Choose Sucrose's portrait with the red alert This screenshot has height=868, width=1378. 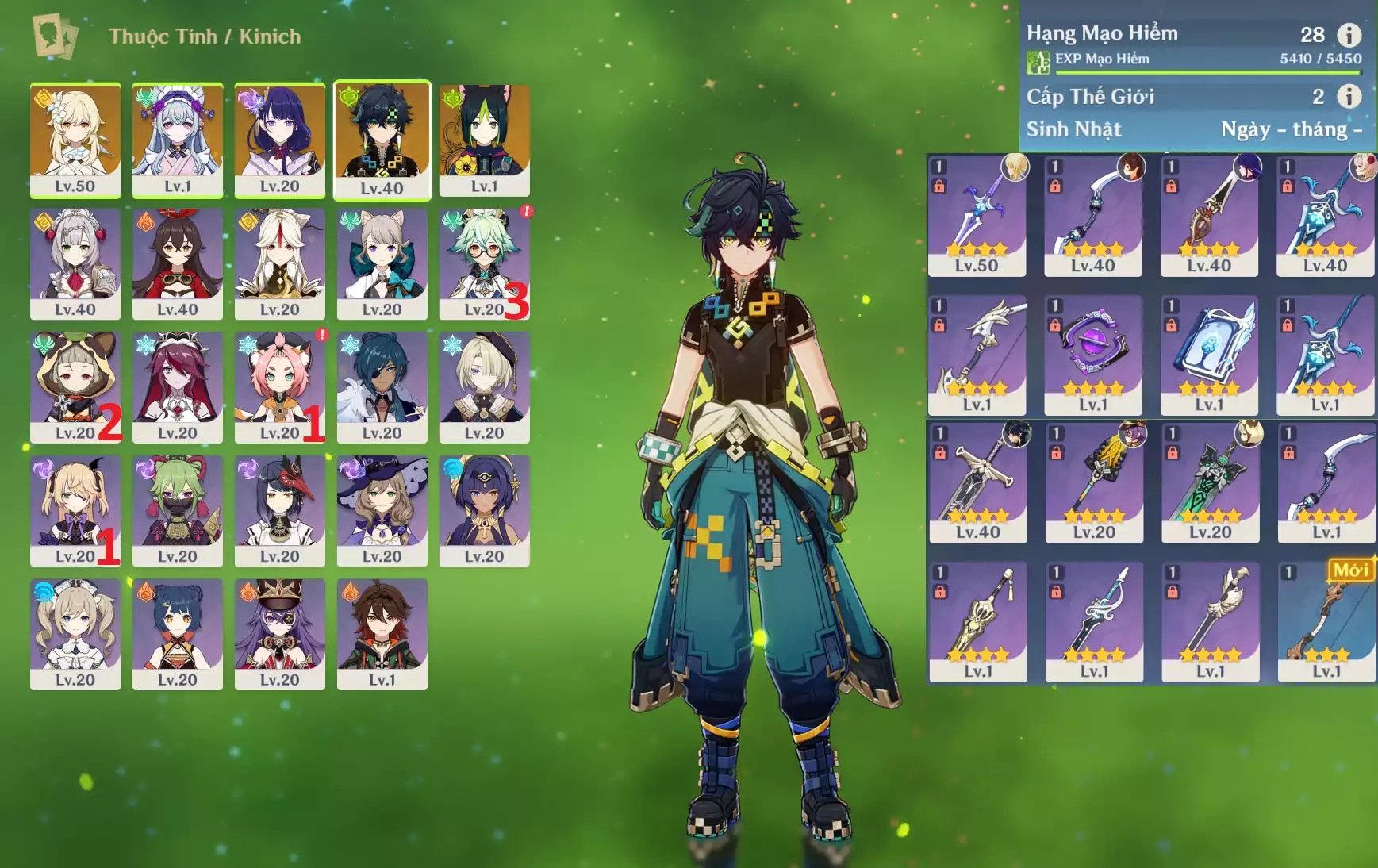click(x=484, y=263)
